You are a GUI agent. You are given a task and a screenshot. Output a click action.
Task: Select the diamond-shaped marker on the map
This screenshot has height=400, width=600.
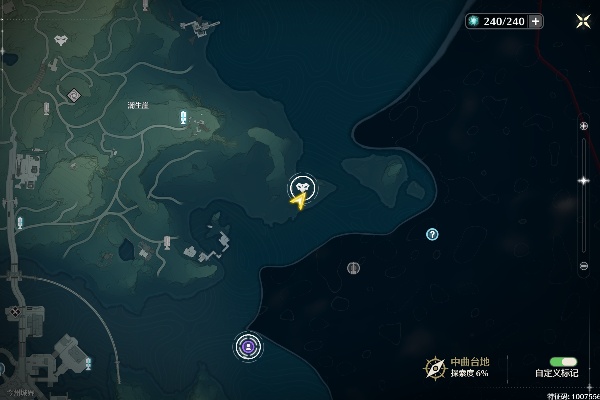tap(74, 95)
